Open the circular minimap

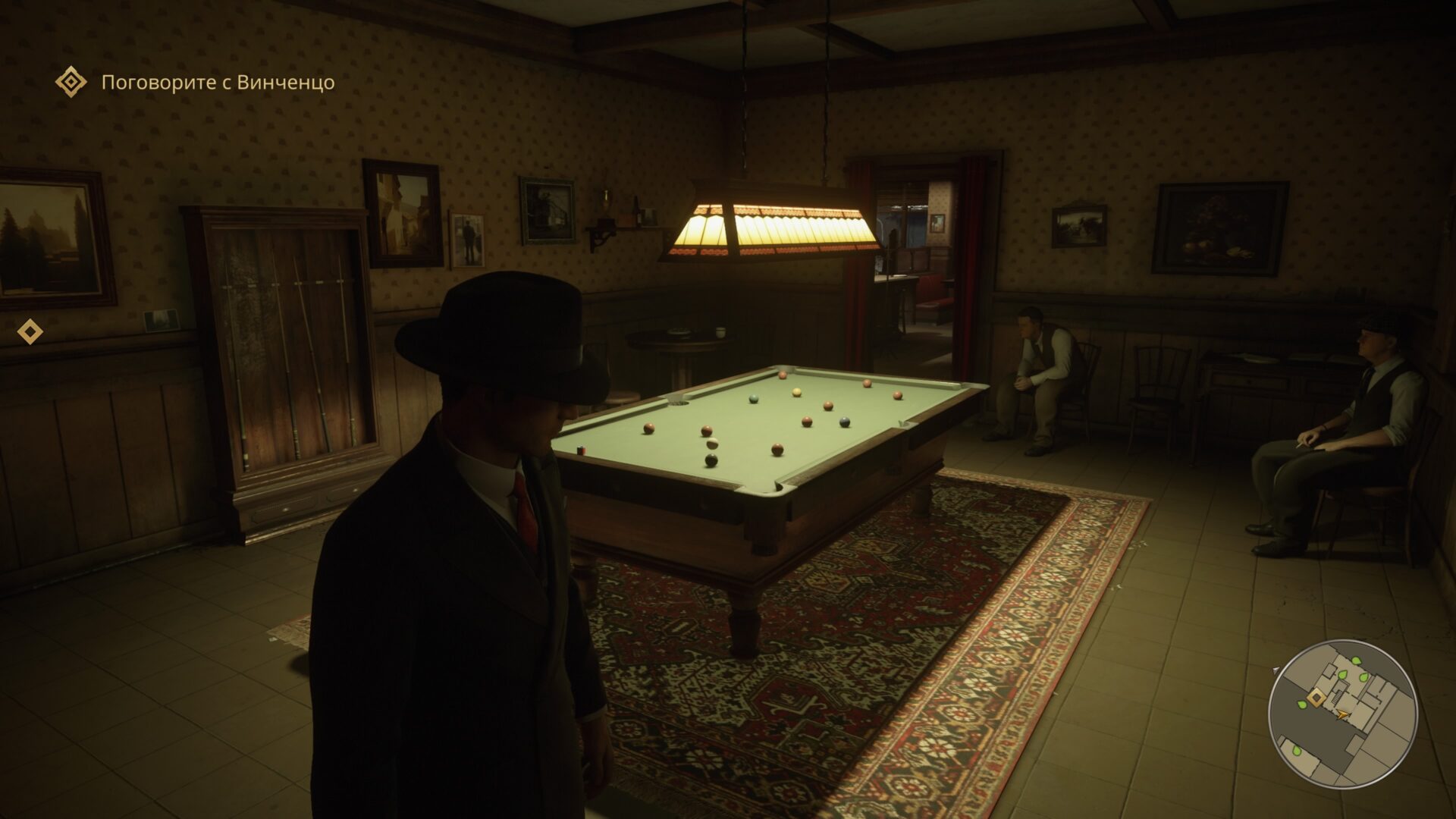pos(1342,714)
